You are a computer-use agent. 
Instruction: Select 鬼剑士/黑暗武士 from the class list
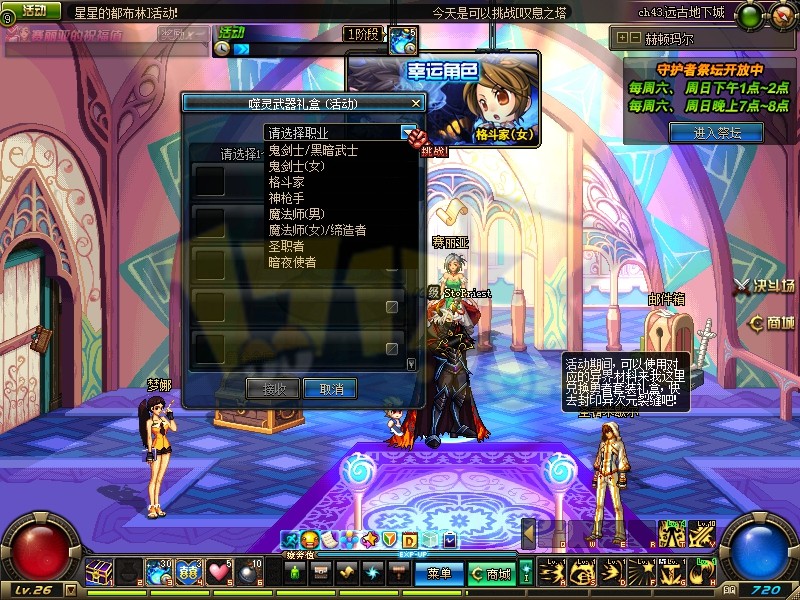tap(313, 151)
